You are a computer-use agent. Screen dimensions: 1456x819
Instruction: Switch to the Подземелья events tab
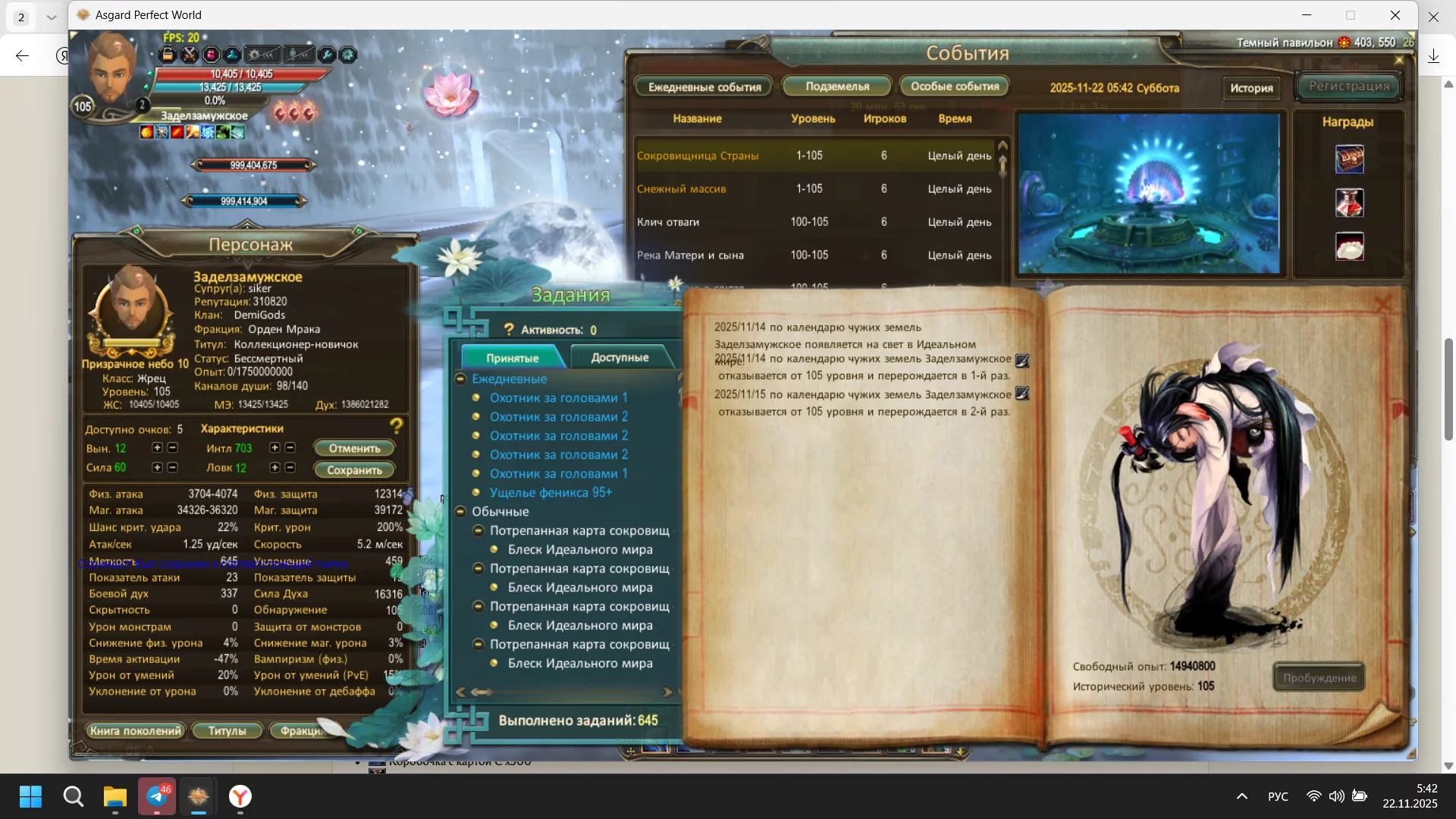click(x=837, y=86)
